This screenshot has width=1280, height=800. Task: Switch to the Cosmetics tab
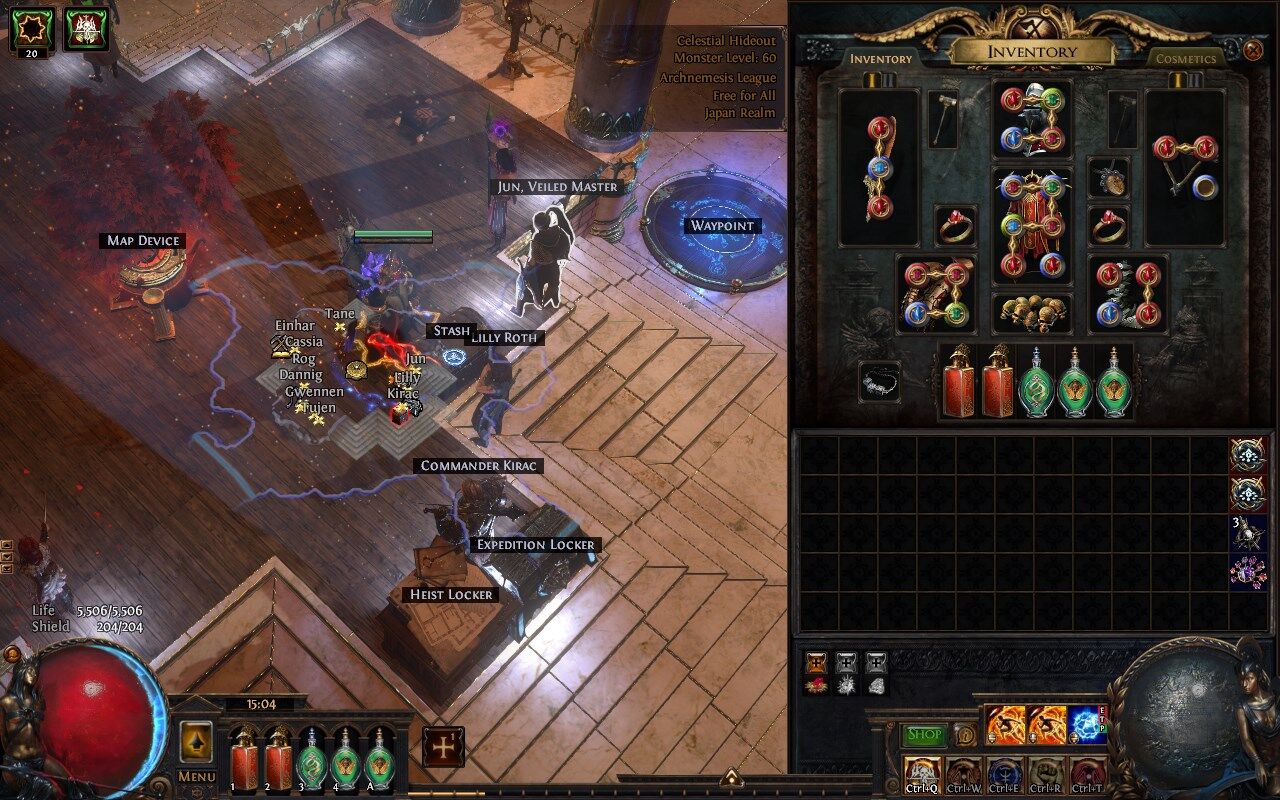tap(1185, 59)
